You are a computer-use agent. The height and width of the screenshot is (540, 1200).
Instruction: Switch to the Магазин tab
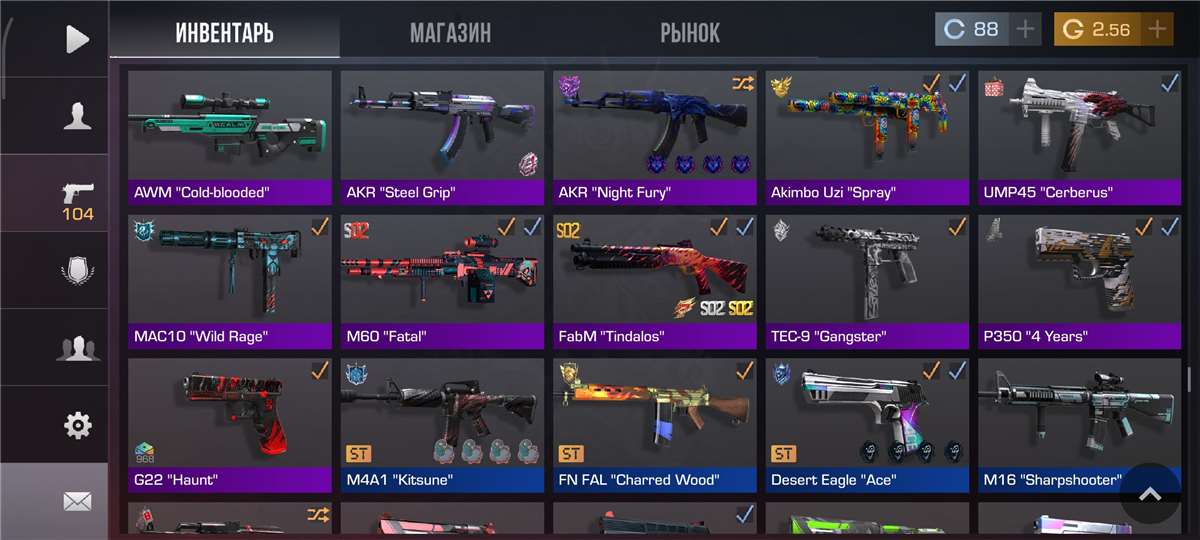450,33
